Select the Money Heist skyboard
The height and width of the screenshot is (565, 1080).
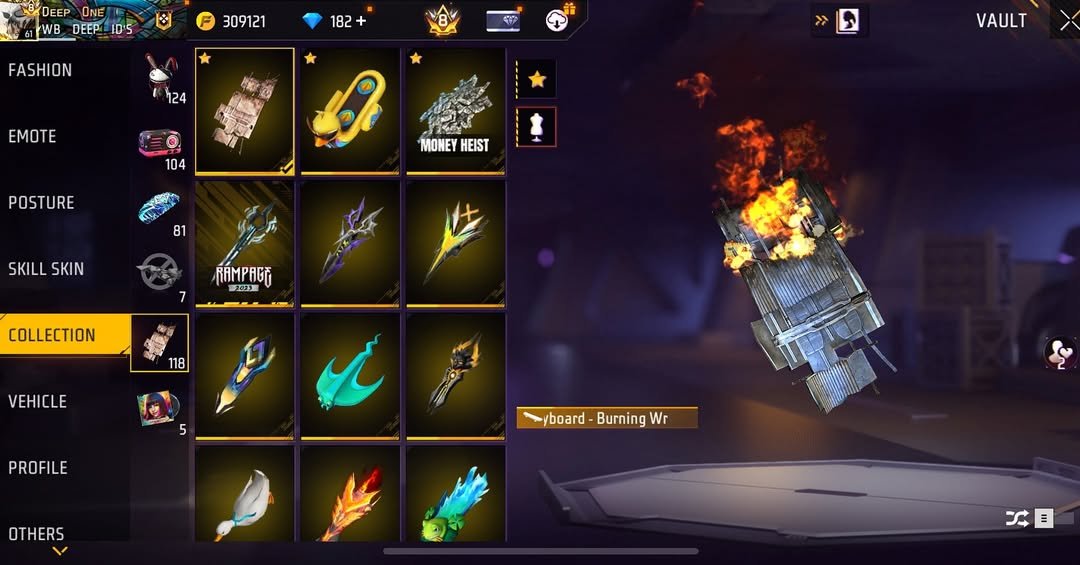[x=455, y=111]
